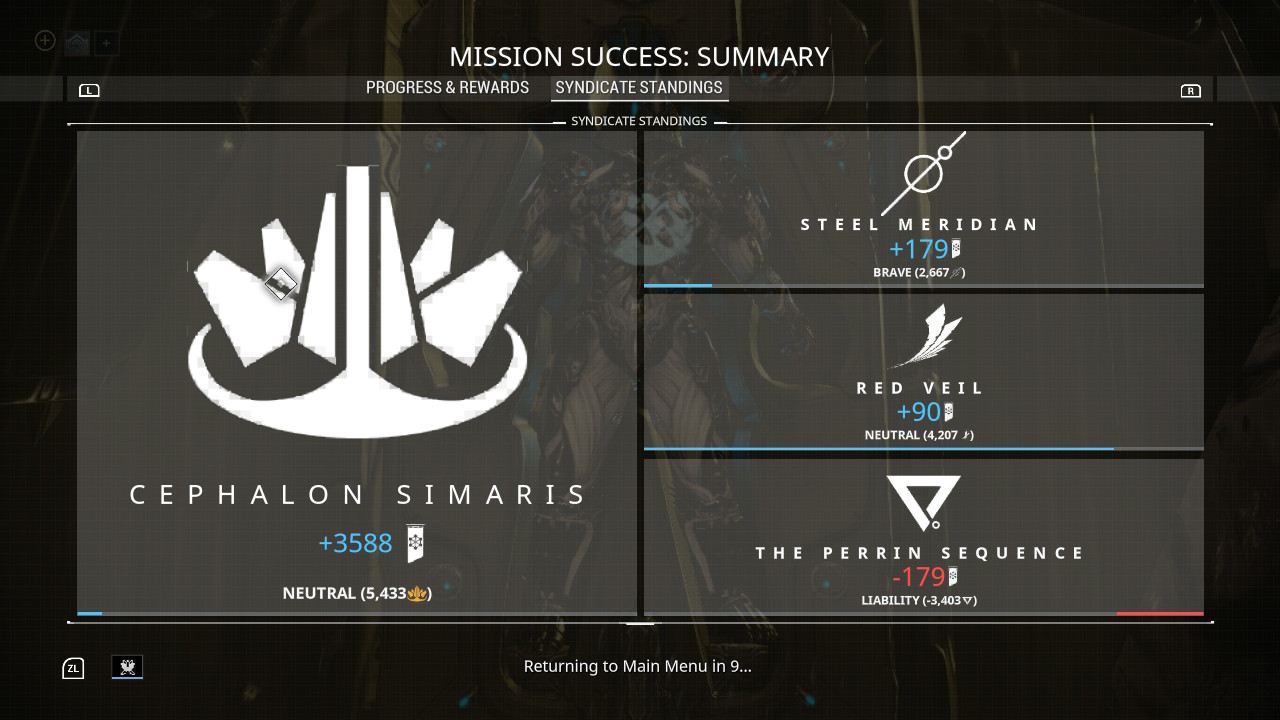The width and height of the screenshot is (1280, 720).
Task: Click the sigil icon beside +3588
Action: click(414, 543)
